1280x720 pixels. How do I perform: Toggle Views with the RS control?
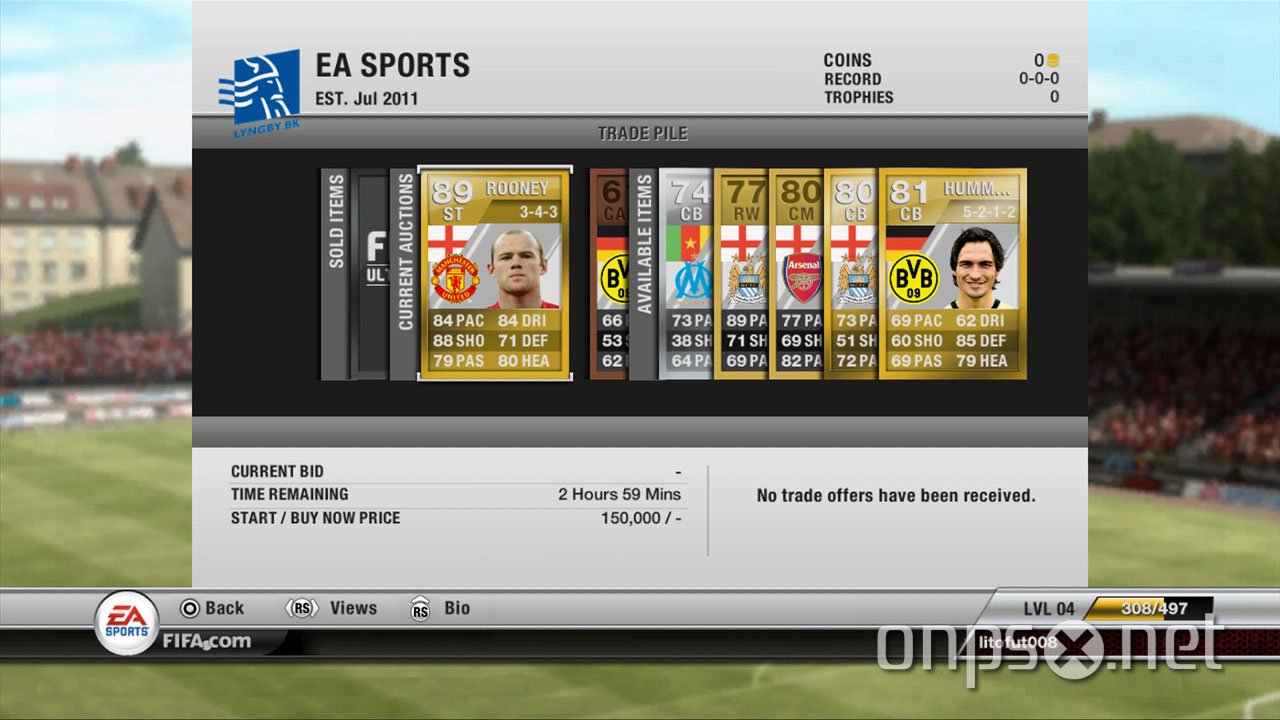coord(335,608)
